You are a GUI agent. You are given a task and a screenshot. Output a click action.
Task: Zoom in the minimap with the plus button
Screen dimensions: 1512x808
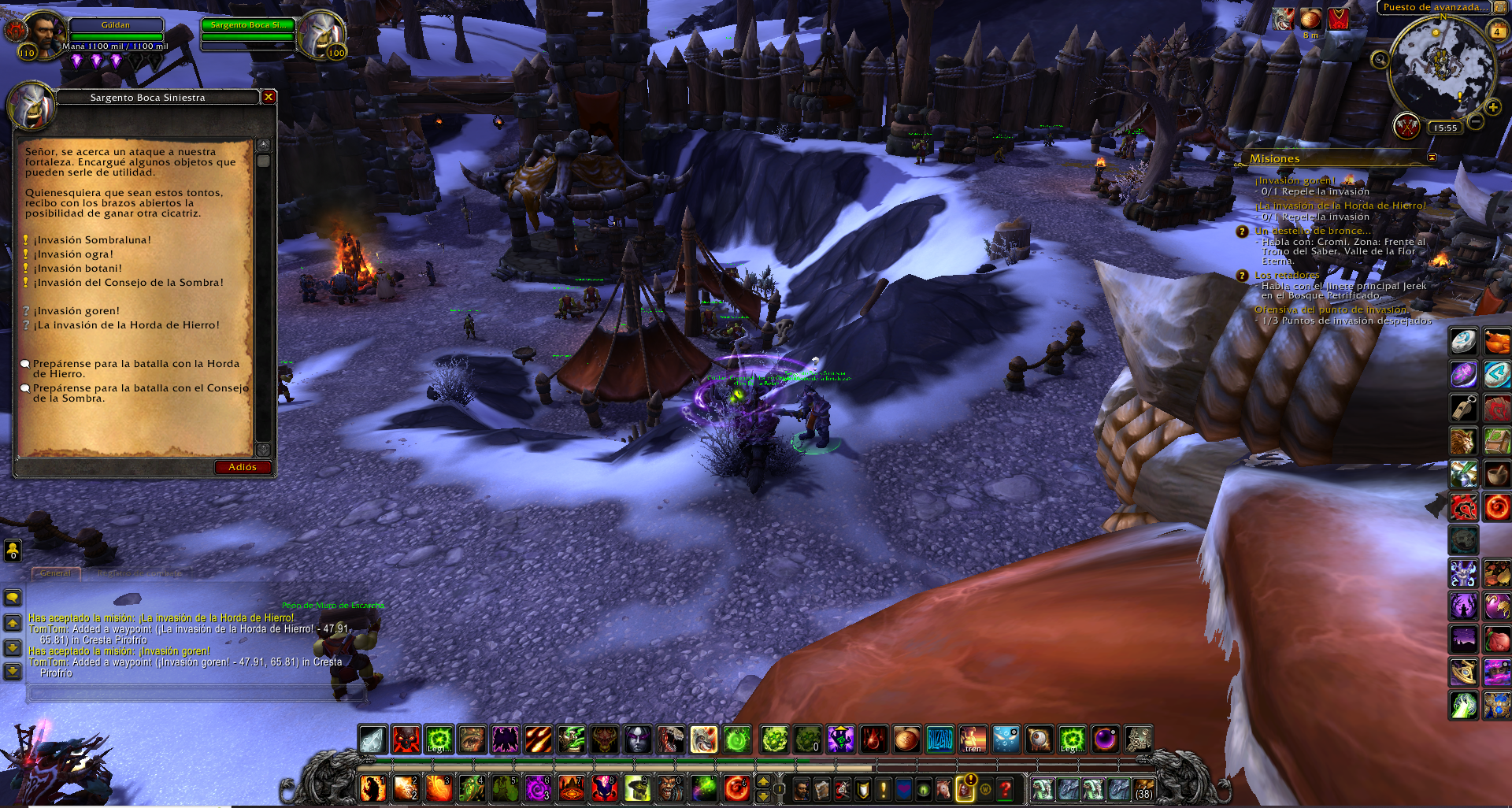point(1492,107)
